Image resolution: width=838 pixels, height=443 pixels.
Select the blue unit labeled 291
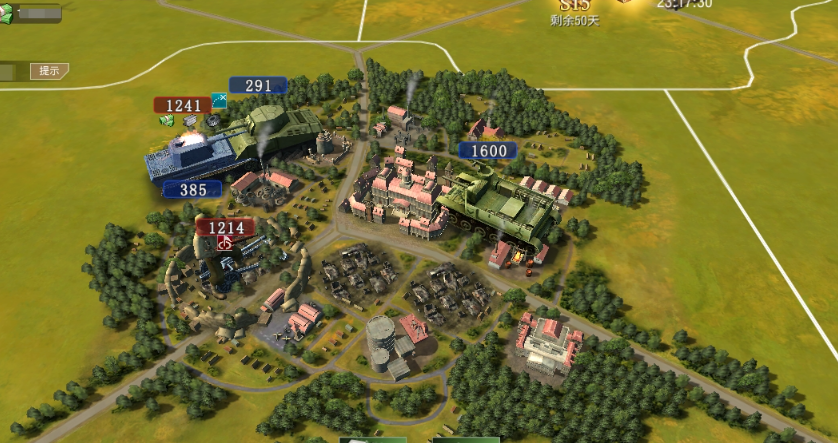pos(258,86)
